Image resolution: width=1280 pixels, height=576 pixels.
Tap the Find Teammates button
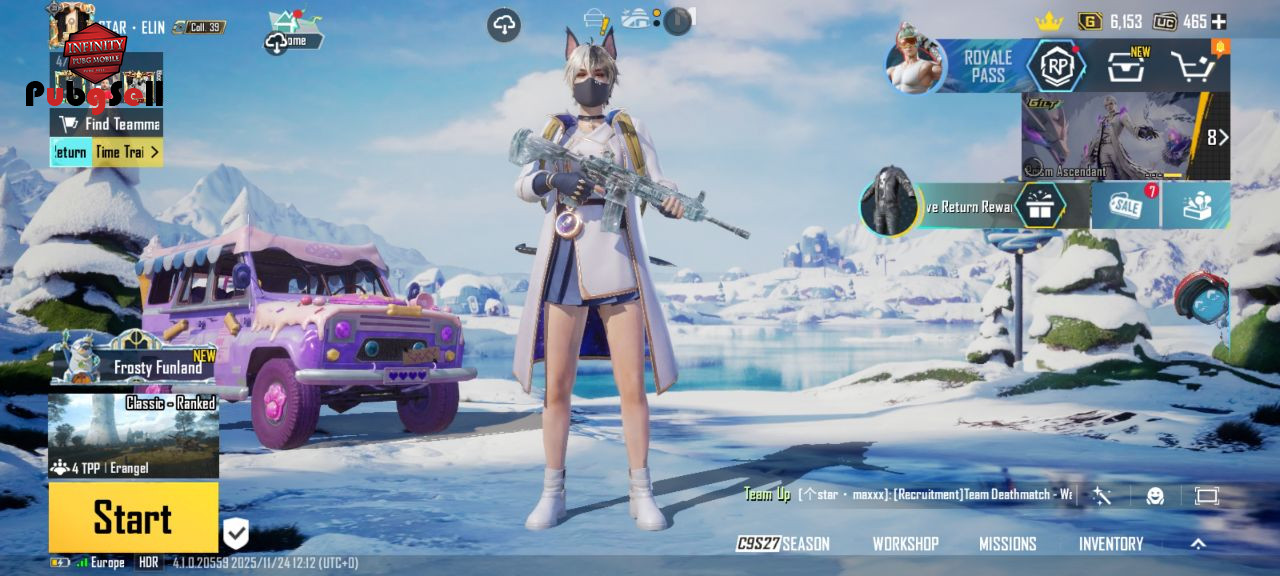(108, 124)
